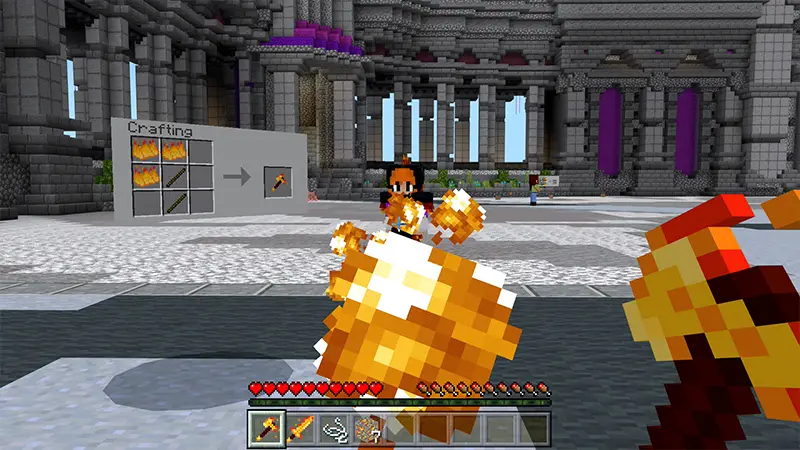Choose the string item hotbar slot
The image size is (800, 450).
coord(332,429)
